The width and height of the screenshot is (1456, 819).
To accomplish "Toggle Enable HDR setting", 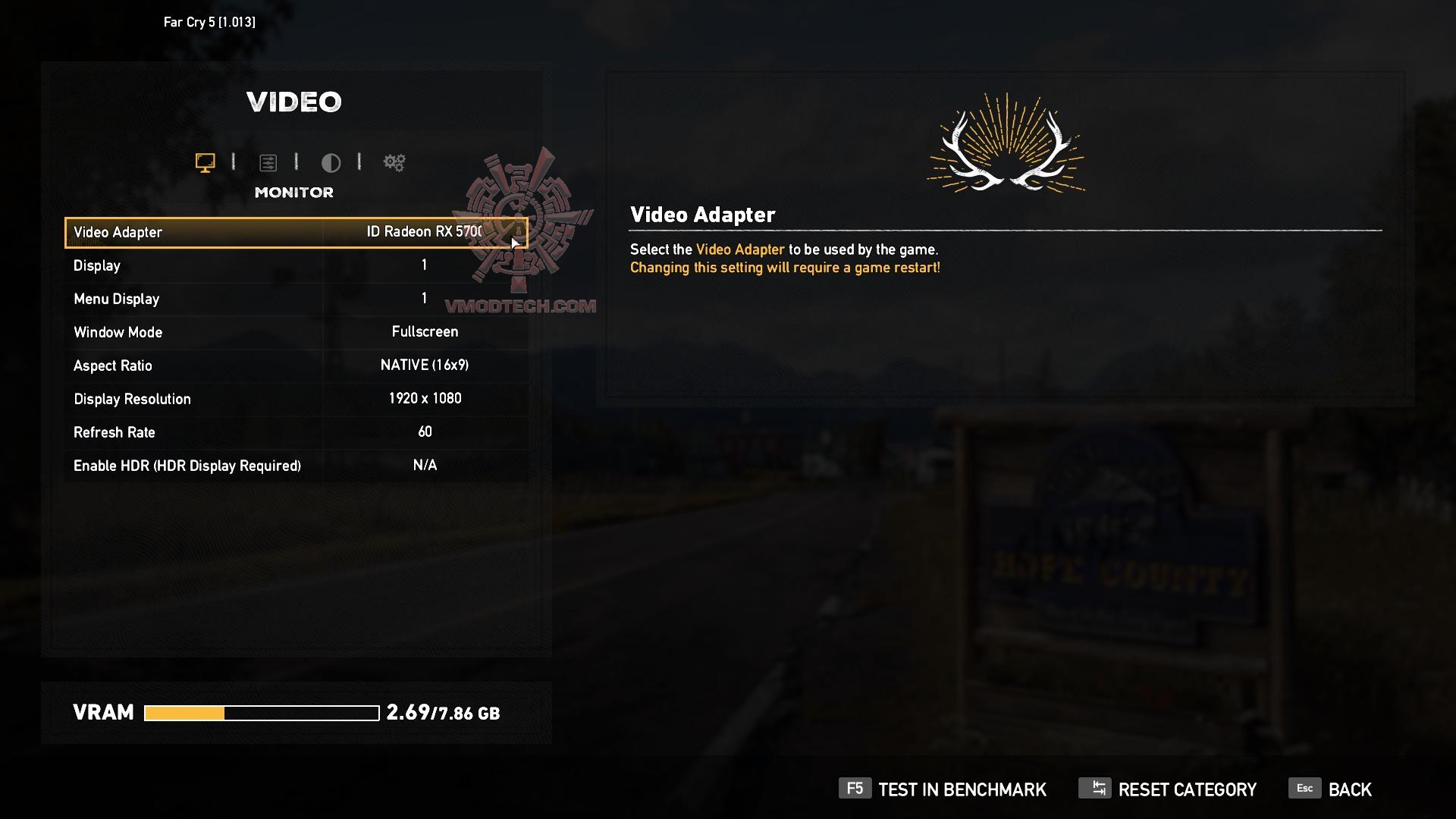I will pos(296,465).
